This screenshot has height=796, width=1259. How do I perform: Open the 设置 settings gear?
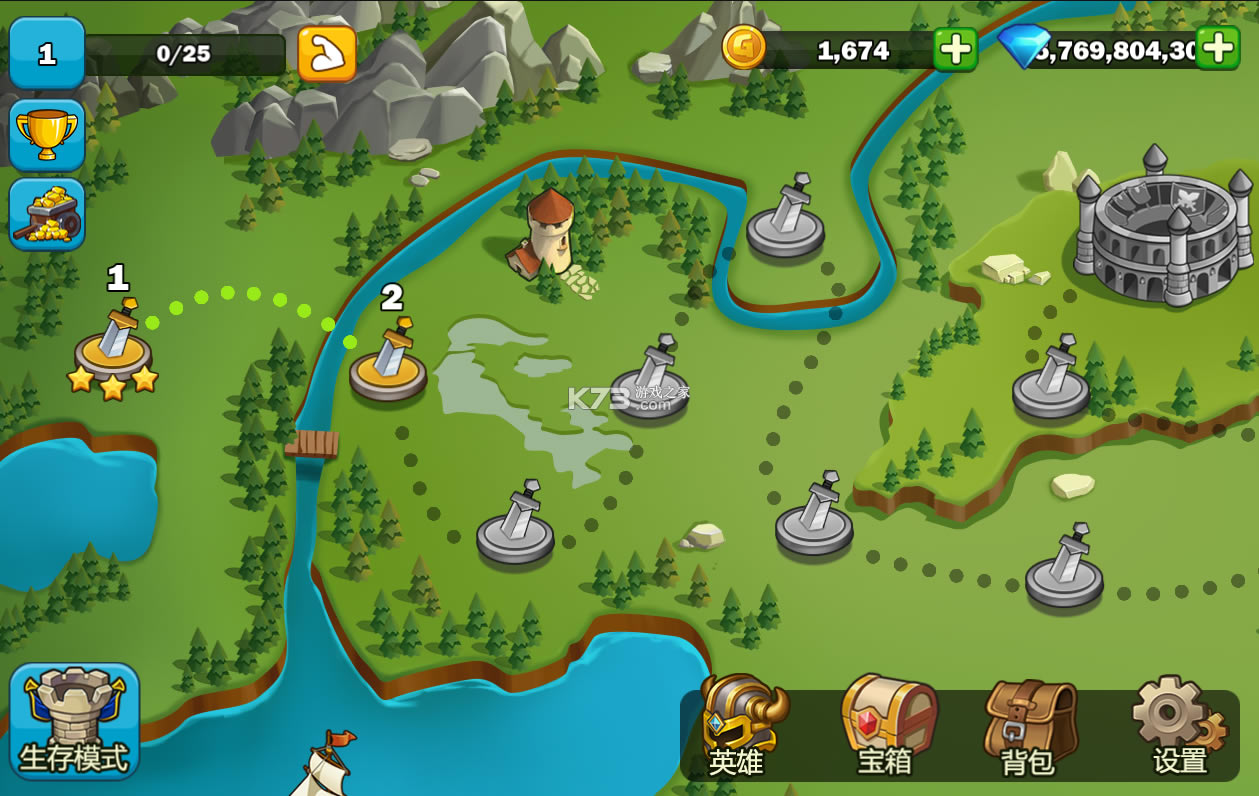click(1177, 727)
